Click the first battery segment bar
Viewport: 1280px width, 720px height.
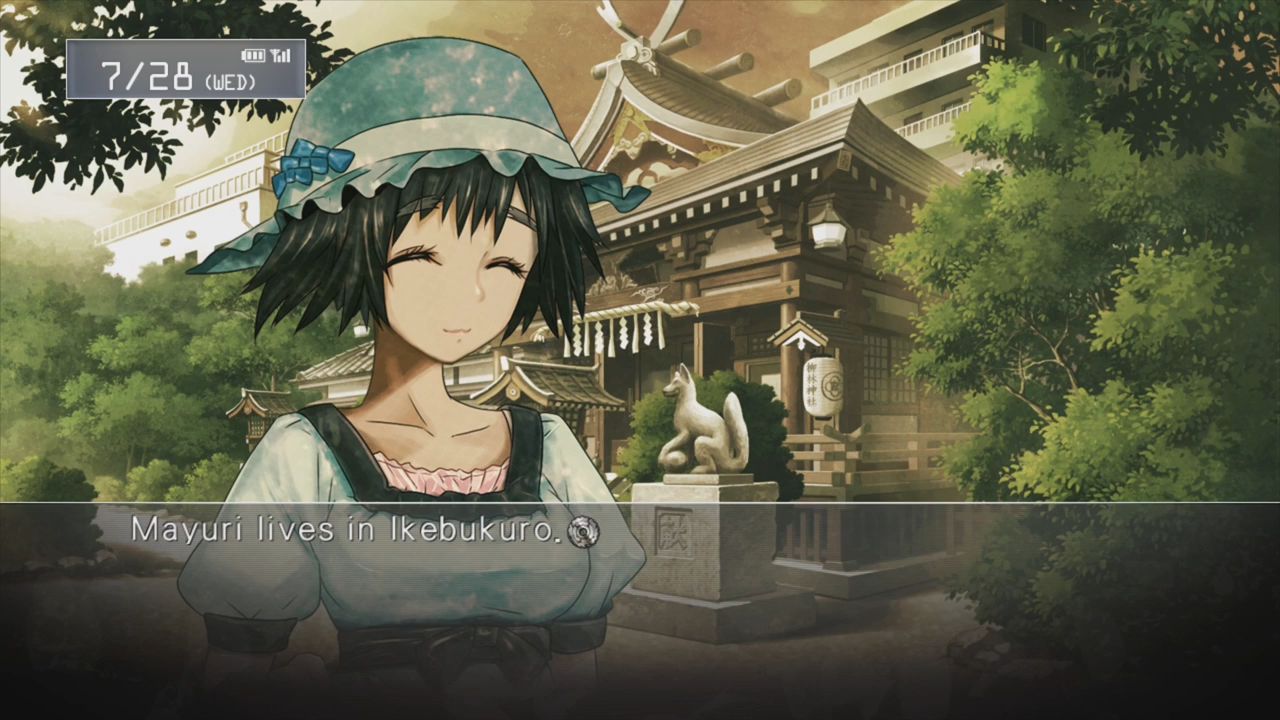(x=248, y=55)
